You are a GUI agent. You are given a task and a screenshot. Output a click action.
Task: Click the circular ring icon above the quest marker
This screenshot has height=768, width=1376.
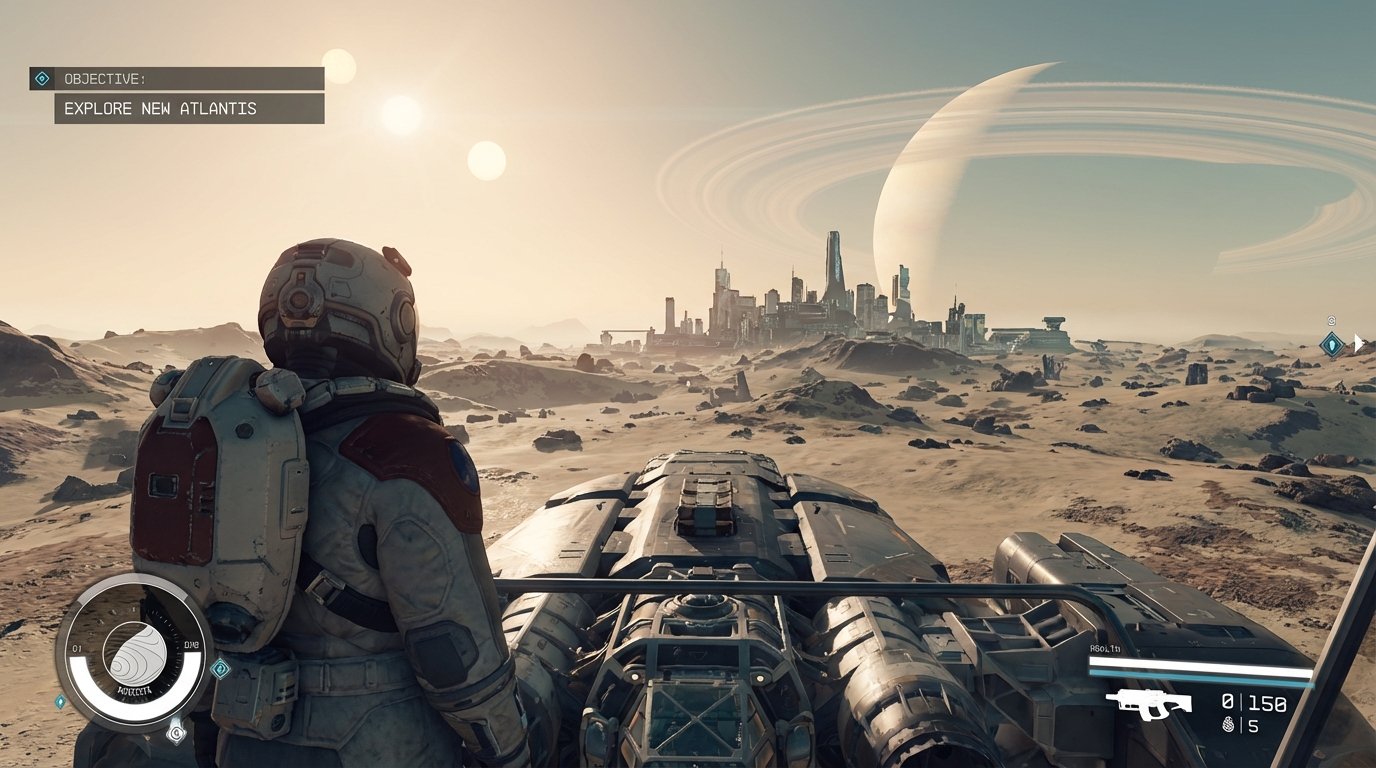[1331, 321]
